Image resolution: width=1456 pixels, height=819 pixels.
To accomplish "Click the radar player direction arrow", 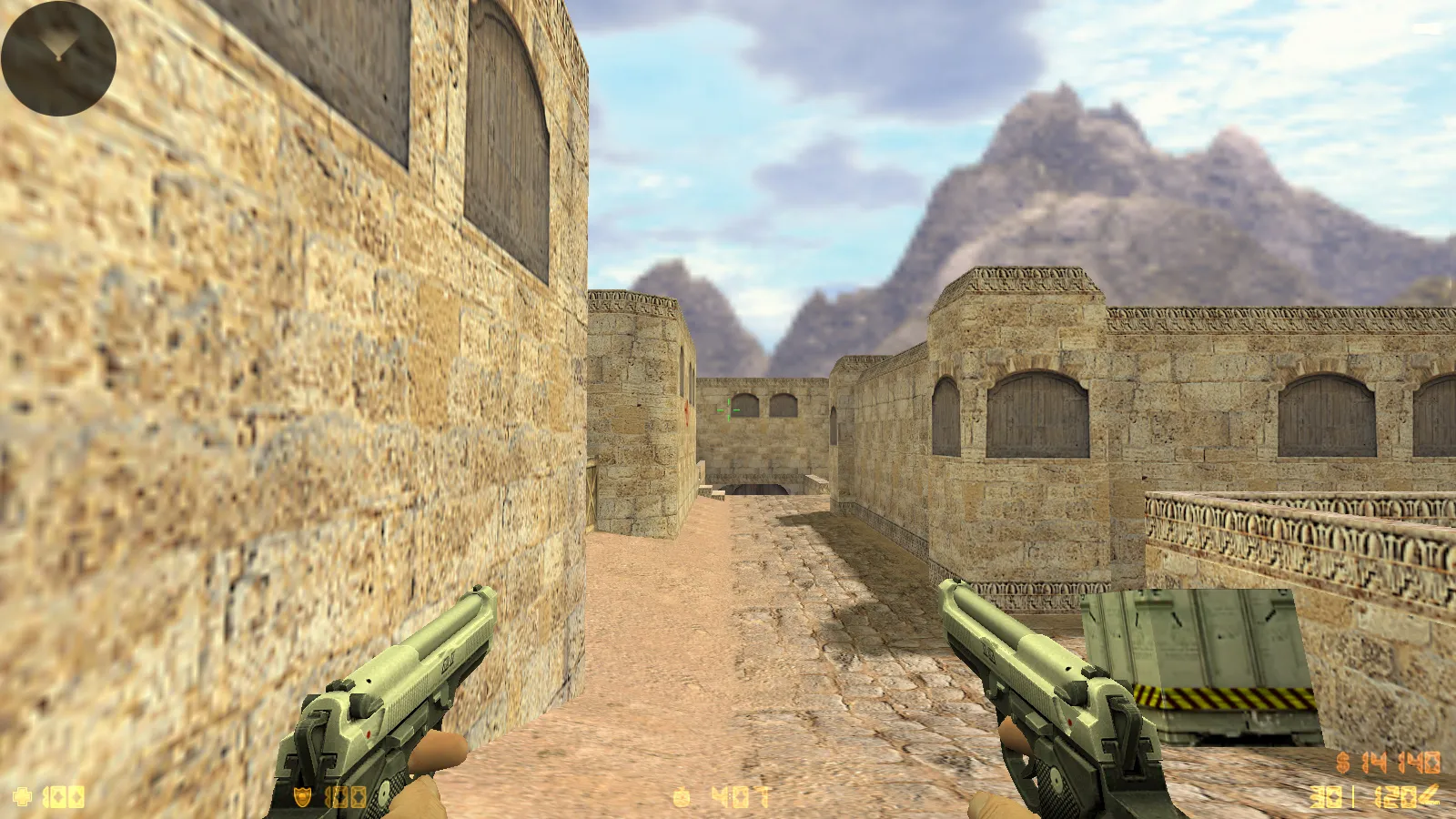I will click(x=56, y=44).
